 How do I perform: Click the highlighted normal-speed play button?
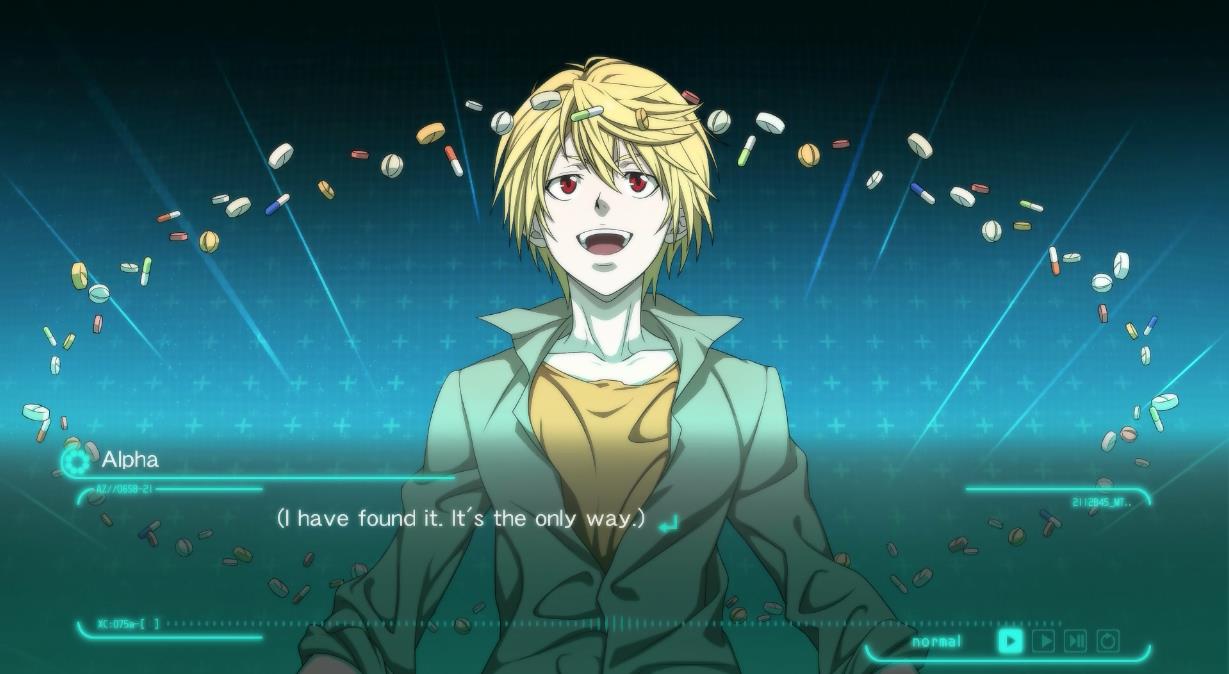coord(1010,641)
